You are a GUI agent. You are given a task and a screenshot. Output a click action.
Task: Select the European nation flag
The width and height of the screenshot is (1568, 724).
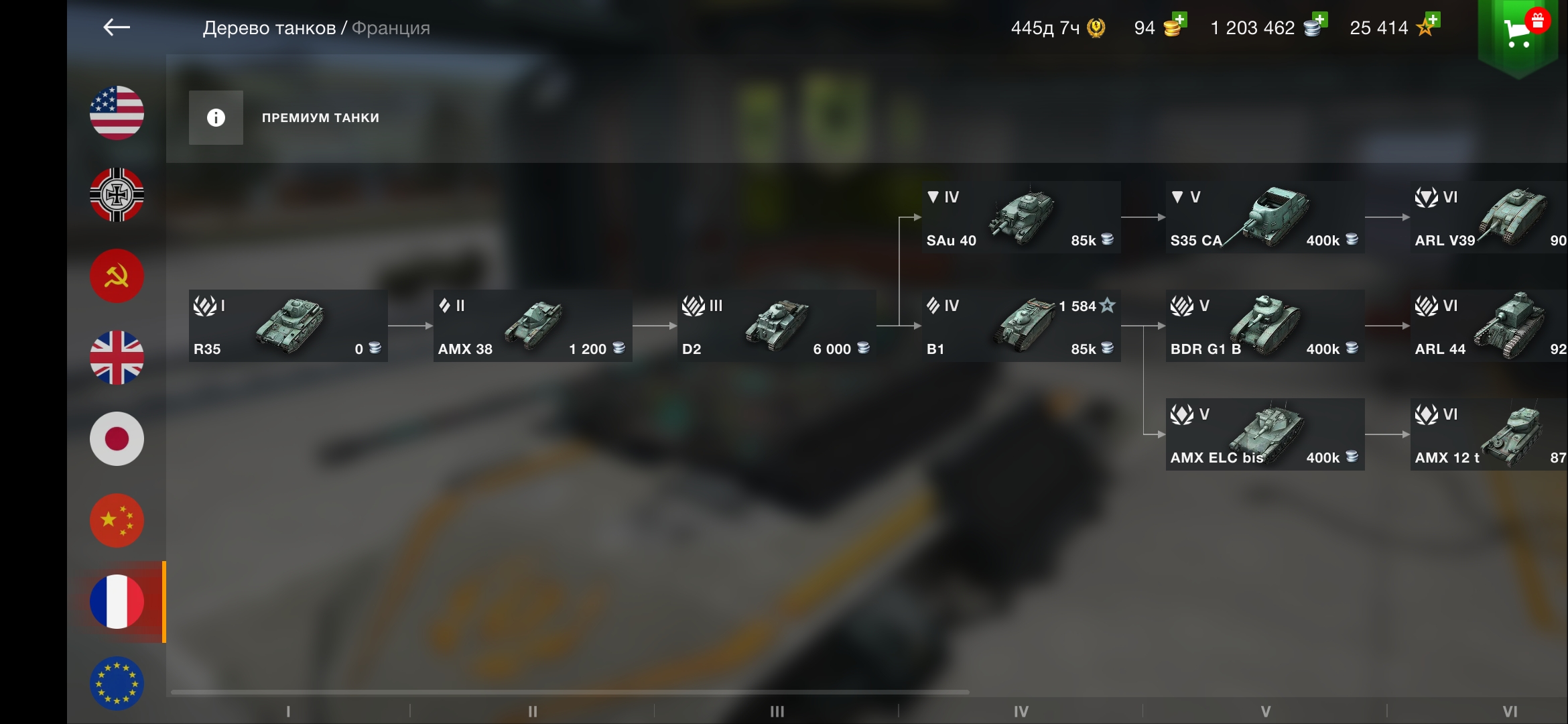[x=117, y=683]
